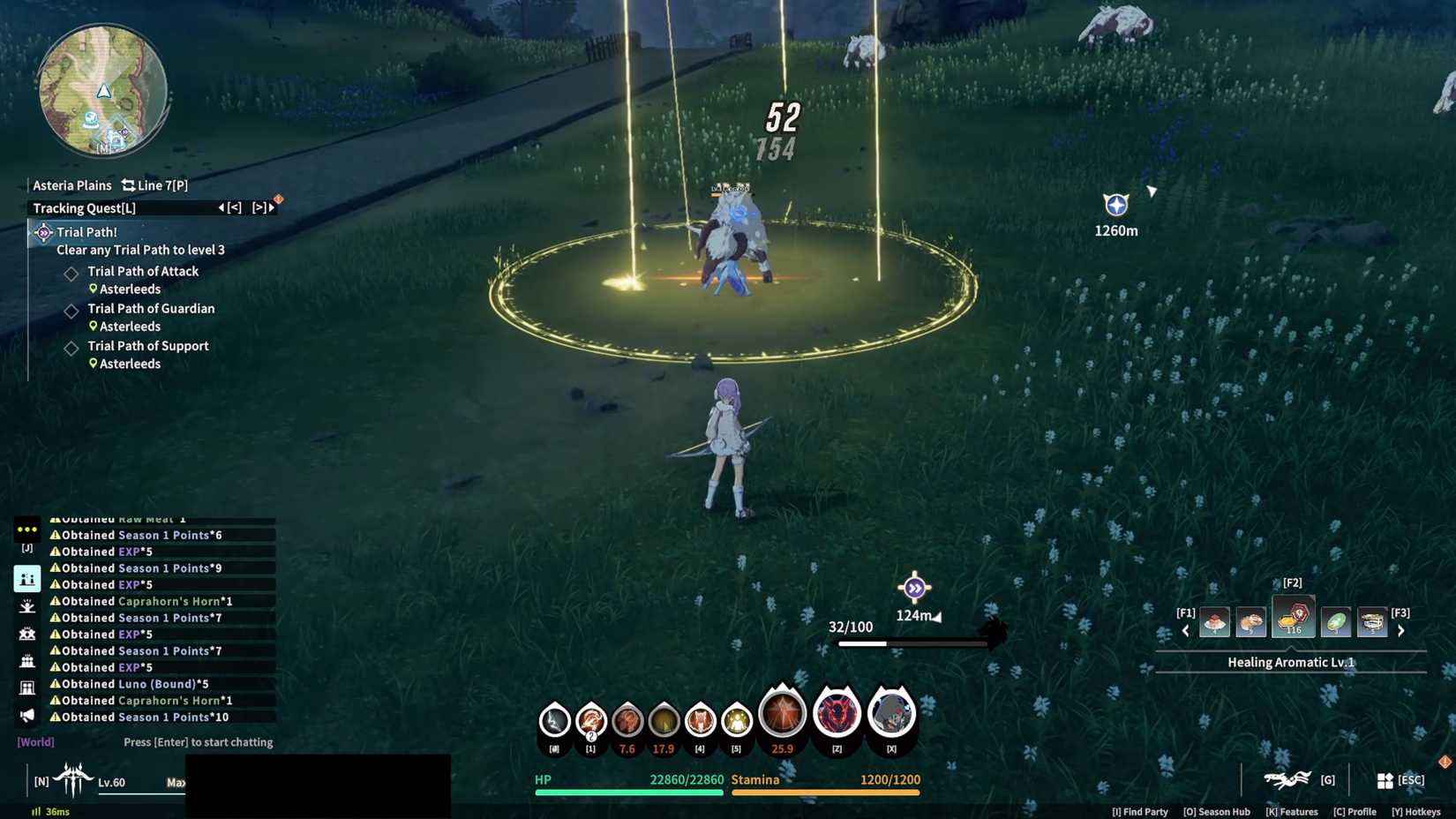Select the skill icon on hotbar slot [1]
Viewport: 1456px width, 819px height.
click(x=590, y=722)
